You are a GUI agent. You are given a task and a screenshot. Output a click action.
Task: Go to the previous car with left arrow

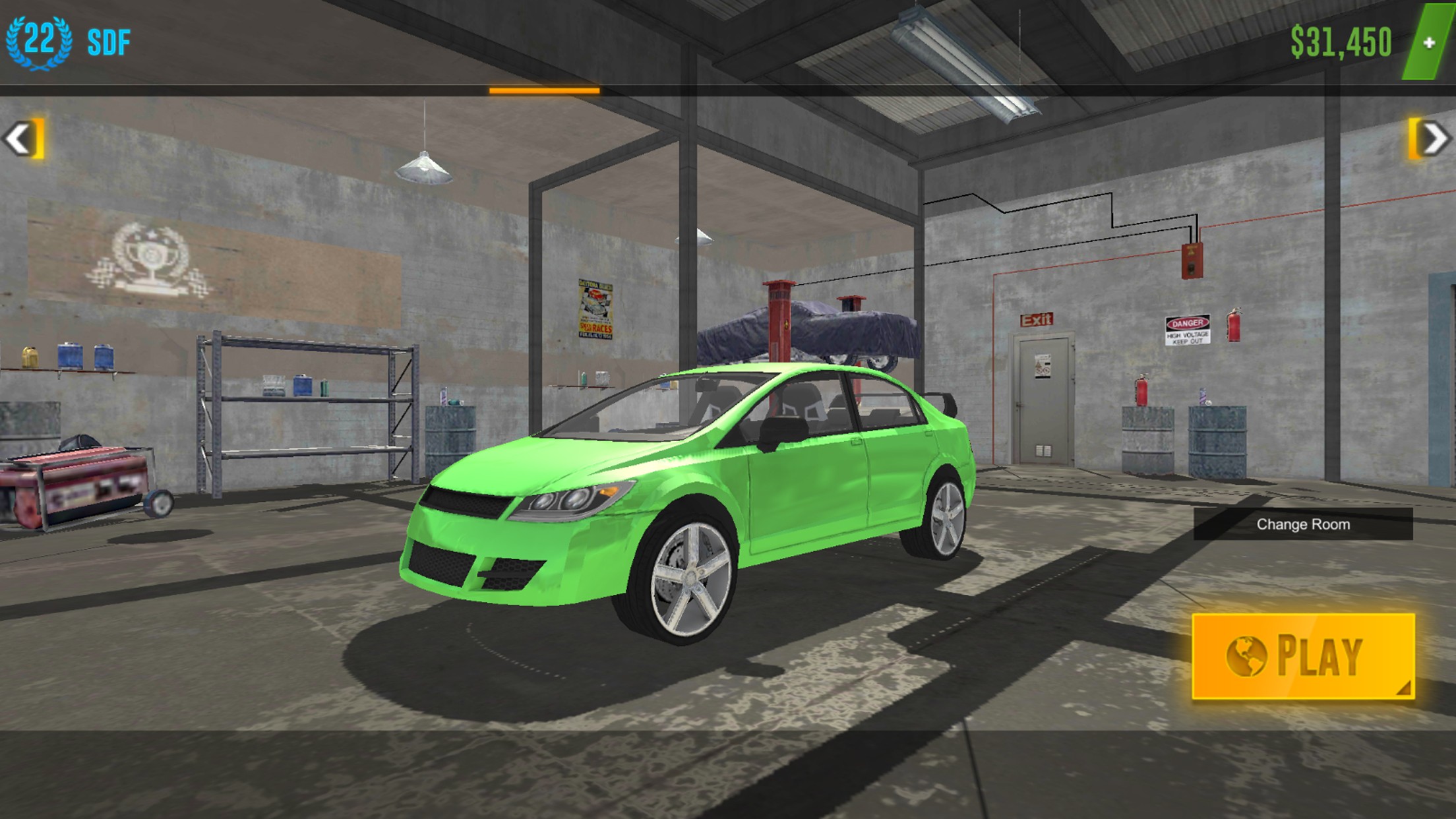point(22,138)
